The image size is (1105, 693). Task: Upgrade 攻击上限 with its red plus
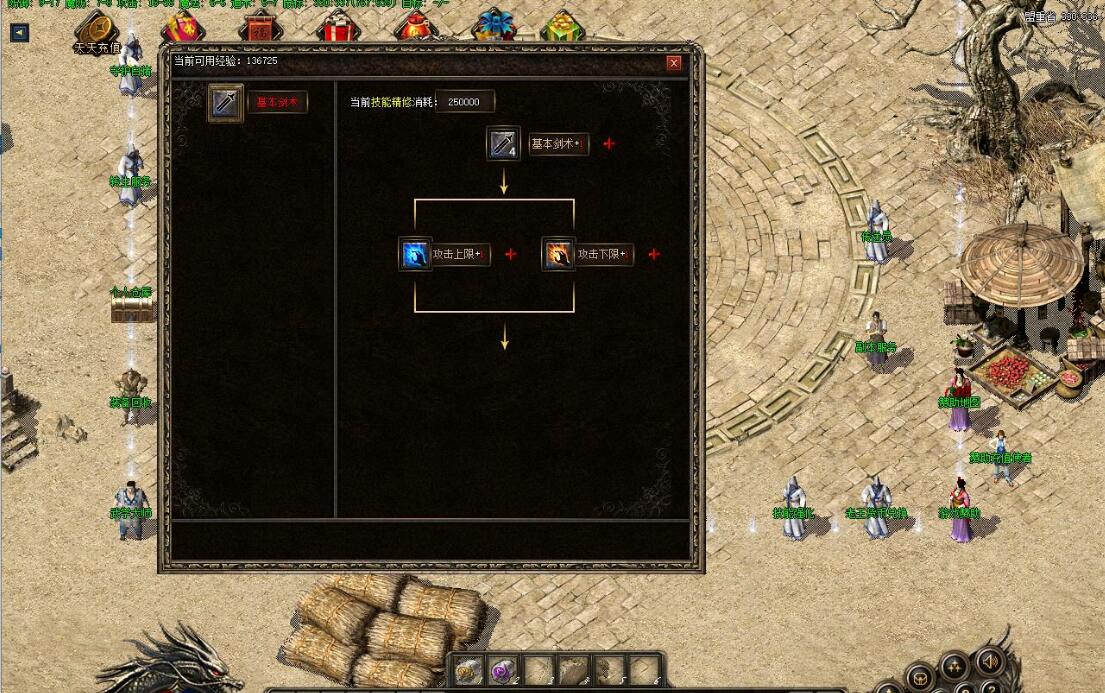[x=511, y=254]
